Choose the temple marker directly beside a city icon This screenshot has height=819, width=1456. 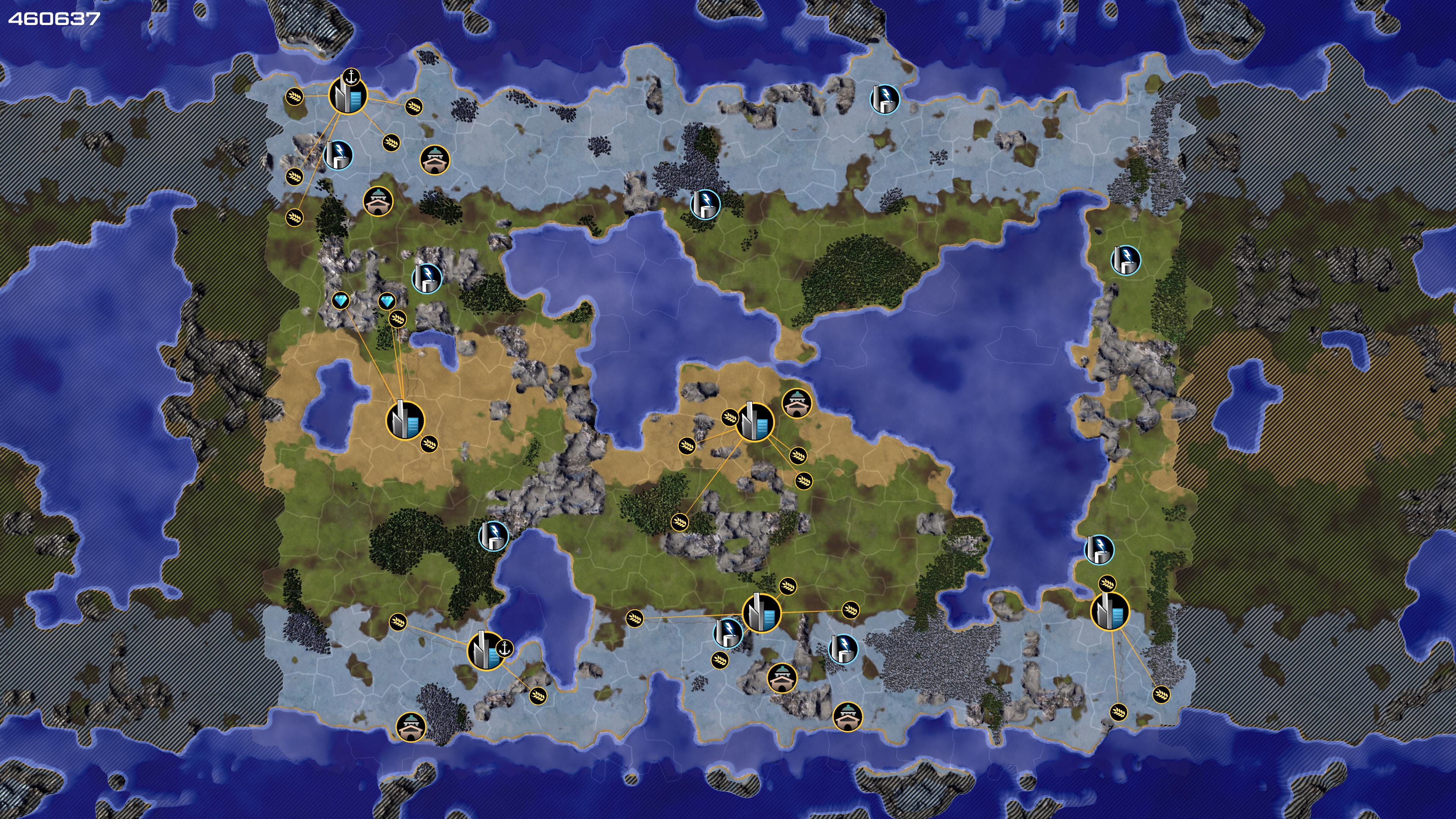(796, 403)
